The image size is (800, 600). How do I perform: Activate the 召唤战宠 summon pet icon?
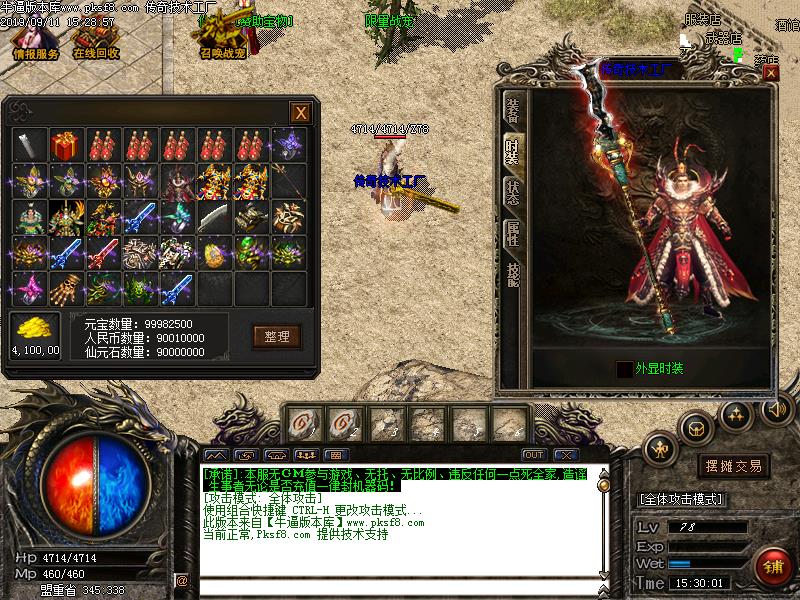[x=222, y=38]
